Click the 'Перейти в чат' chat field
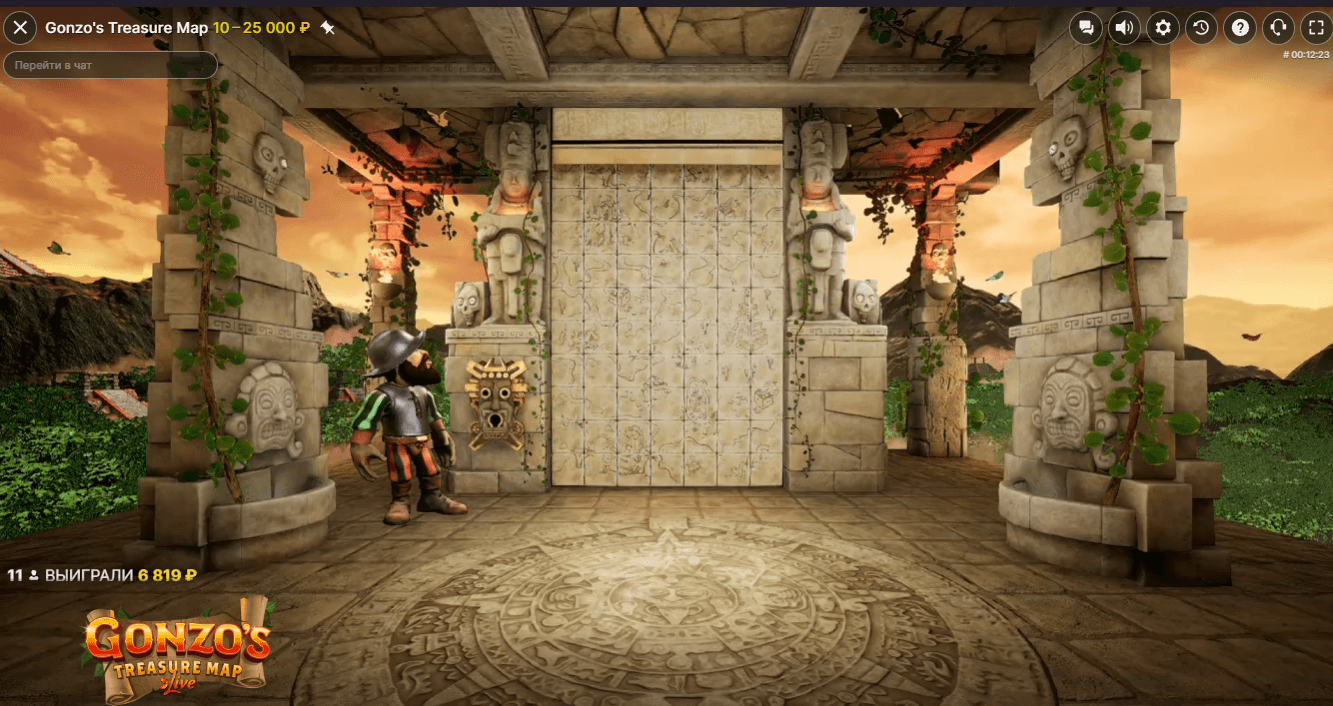 pyautogui.click(x=110, y=65)
